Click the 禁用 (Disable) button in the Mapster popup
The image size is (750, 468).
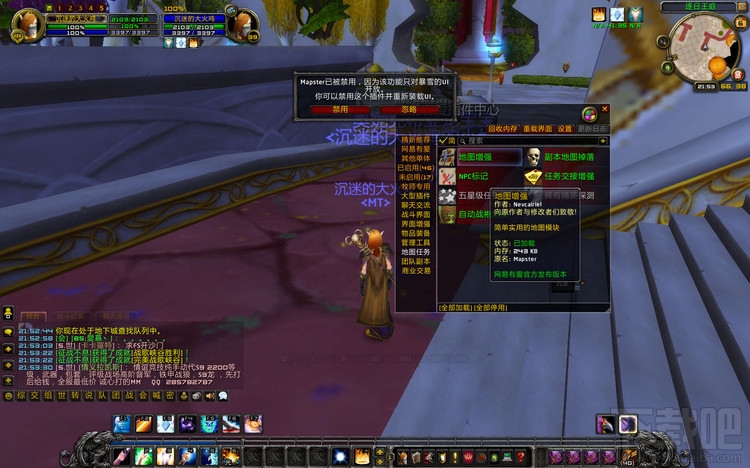click(x=340, y=109)
